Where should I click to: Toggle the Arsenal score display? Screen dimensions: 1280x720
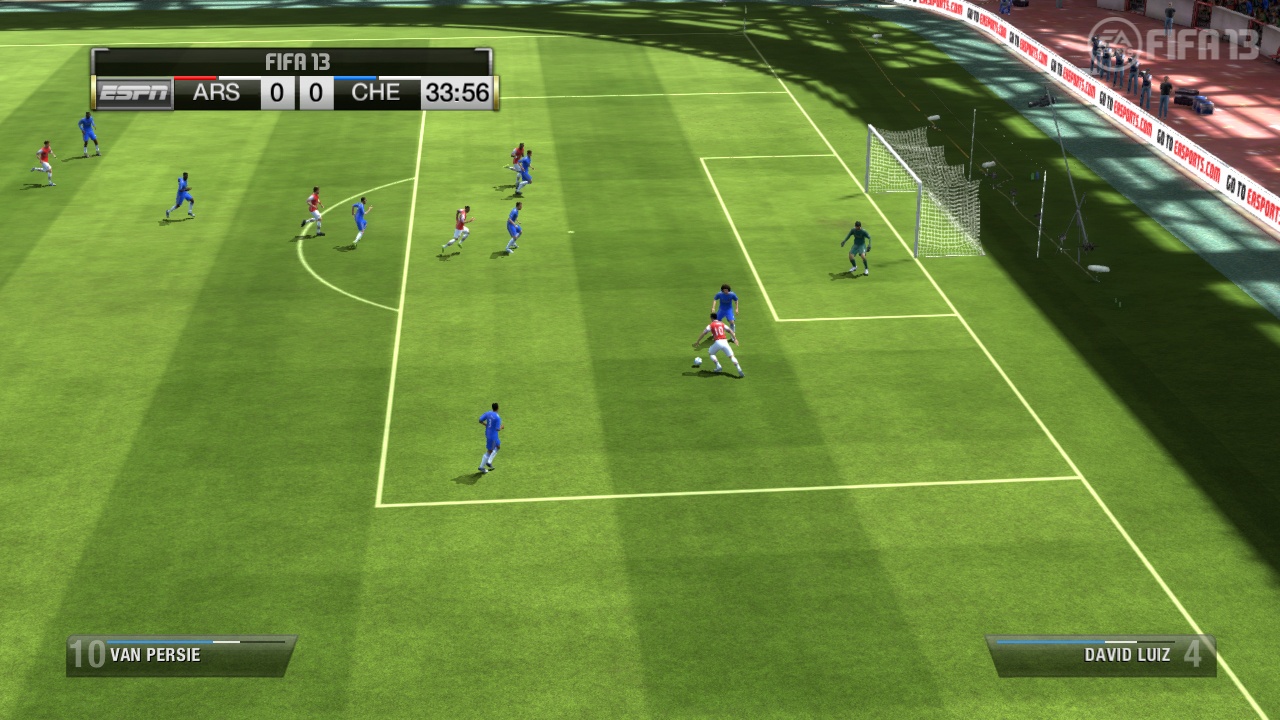[x=277, y=93]
